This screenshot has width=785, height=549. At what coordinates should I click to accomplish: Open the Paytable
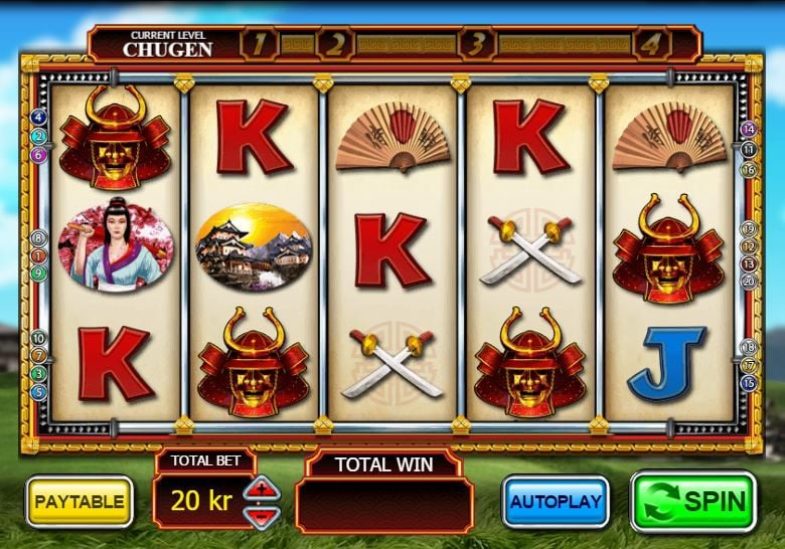(79, 501)
